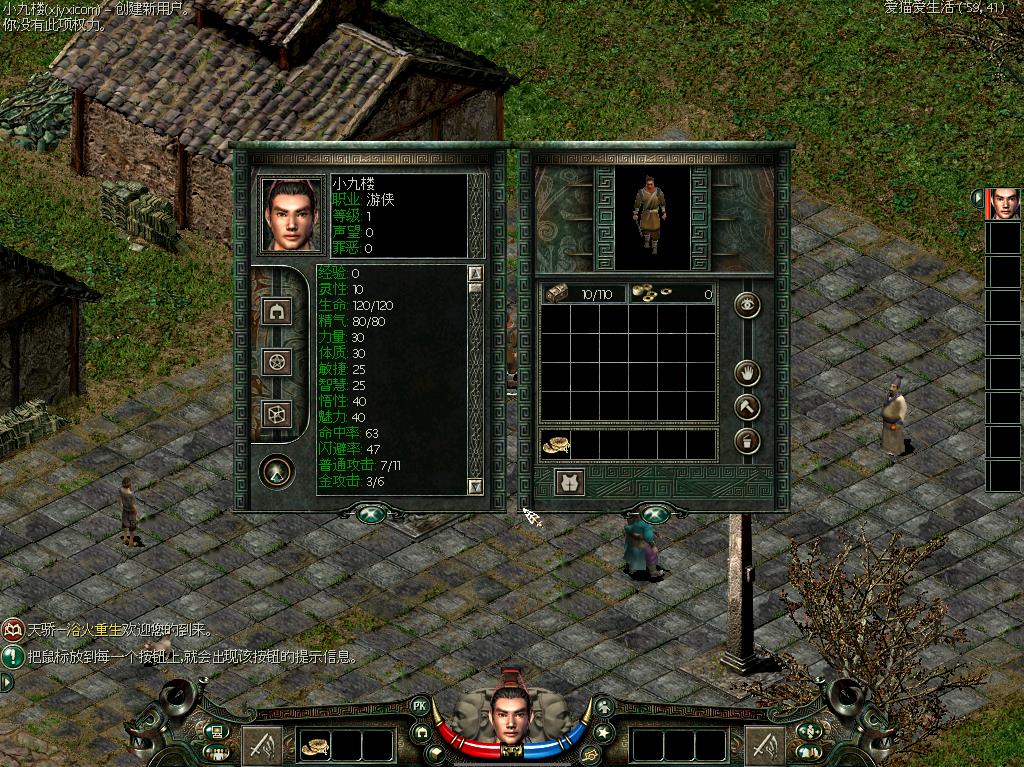Activate the hand button in inventory
Screen dimensions: 1024x767
point(747,373)
